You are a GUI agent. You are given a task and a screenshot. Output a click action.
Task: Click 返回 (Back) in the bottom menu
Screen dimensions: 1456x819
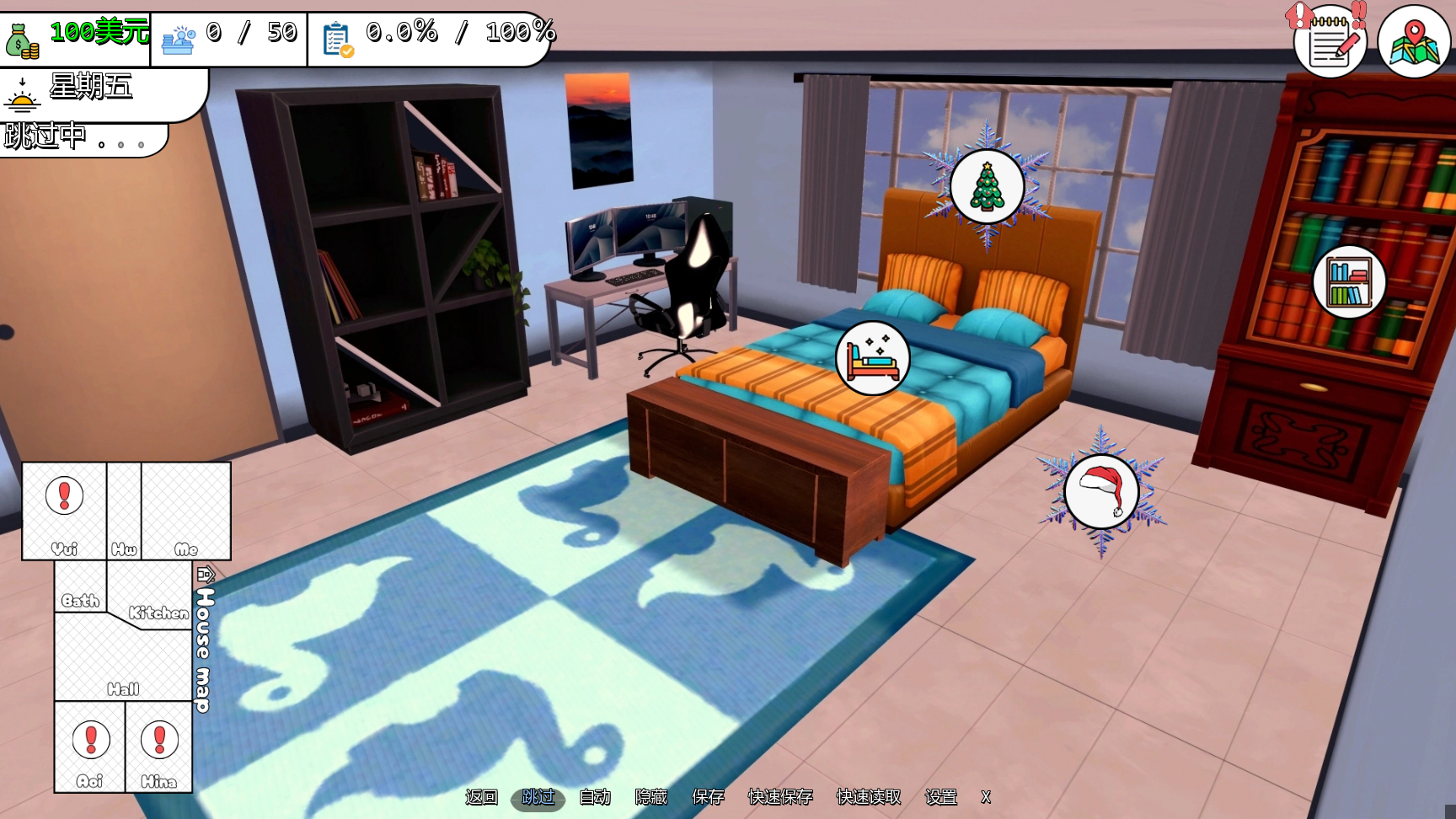tap(482, 797)
